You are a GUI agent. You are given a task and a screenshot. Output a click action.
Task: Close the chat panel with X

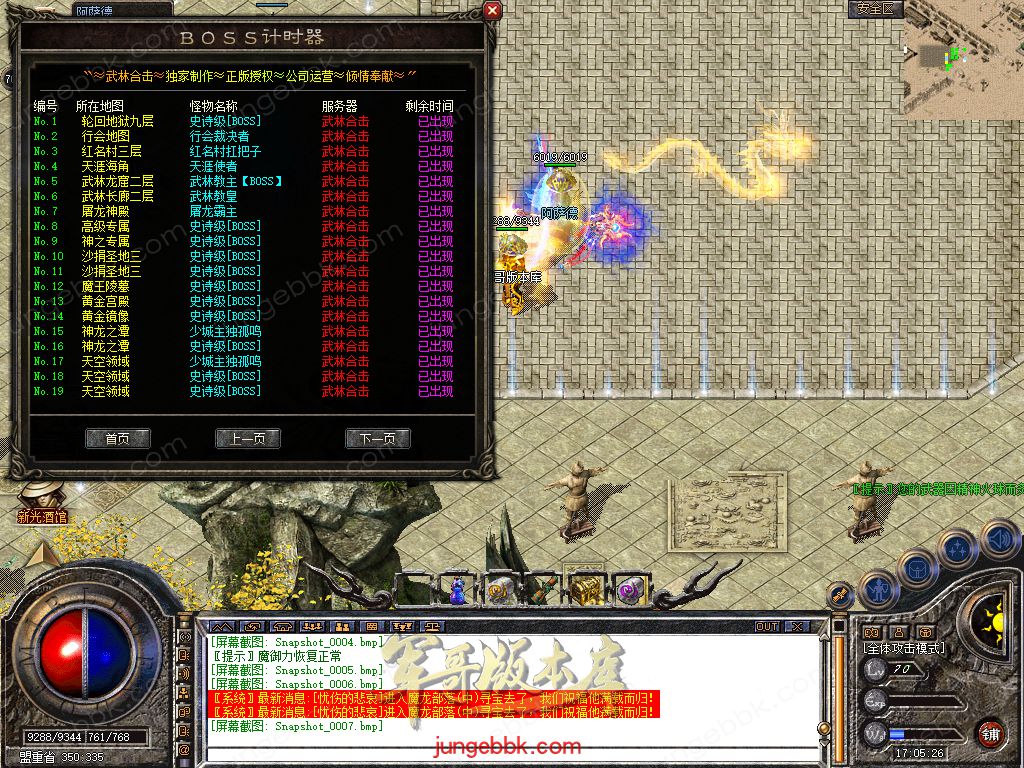coord(796,626)
